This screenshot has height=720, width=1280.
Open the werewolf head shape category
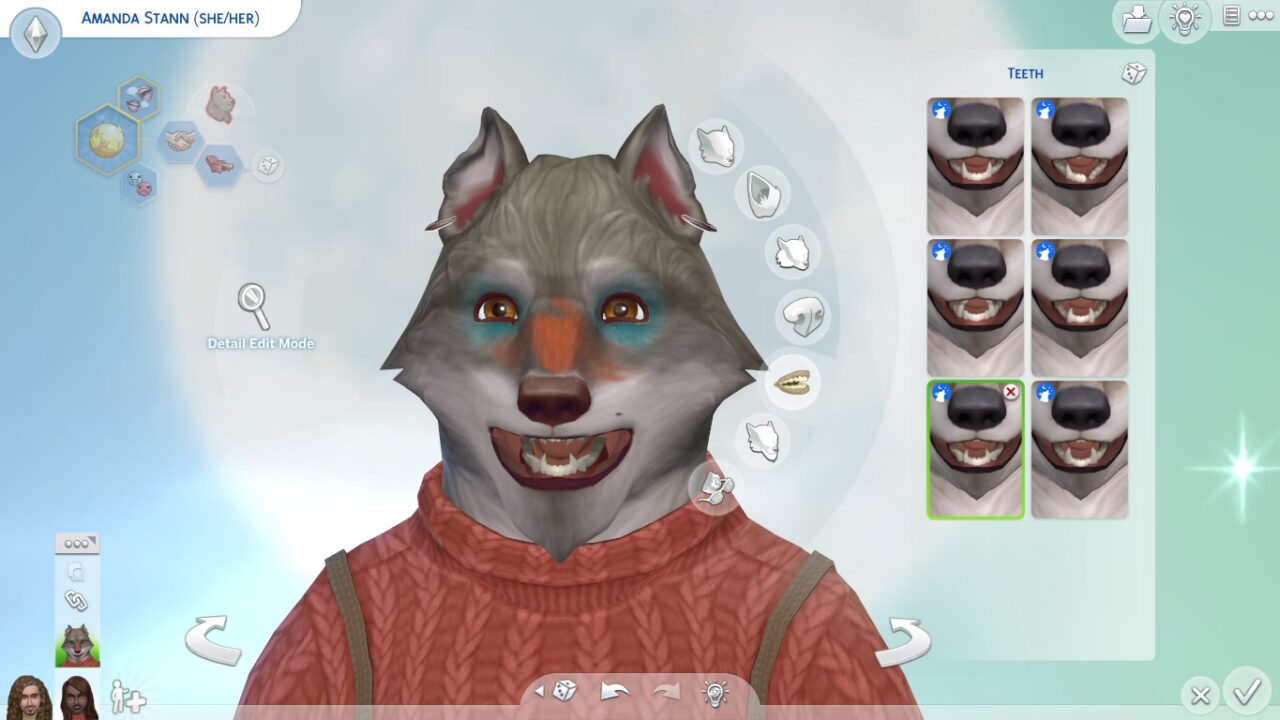(x=715, y=148)
